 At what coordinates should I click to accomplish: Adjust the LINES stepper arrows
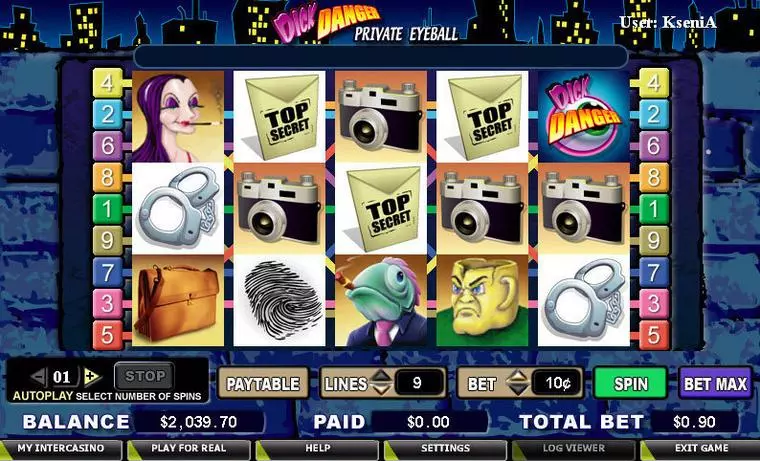(x=381, y=383)
